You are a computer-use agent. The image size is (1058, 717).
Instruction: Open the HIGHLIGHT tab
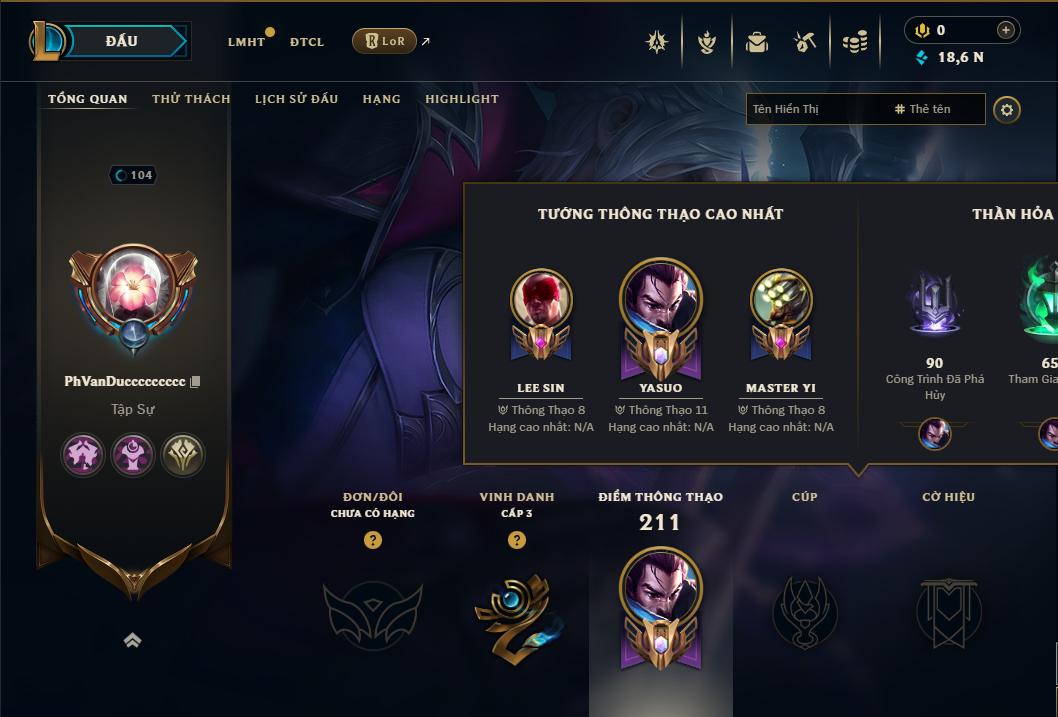[x=462, y=99]
